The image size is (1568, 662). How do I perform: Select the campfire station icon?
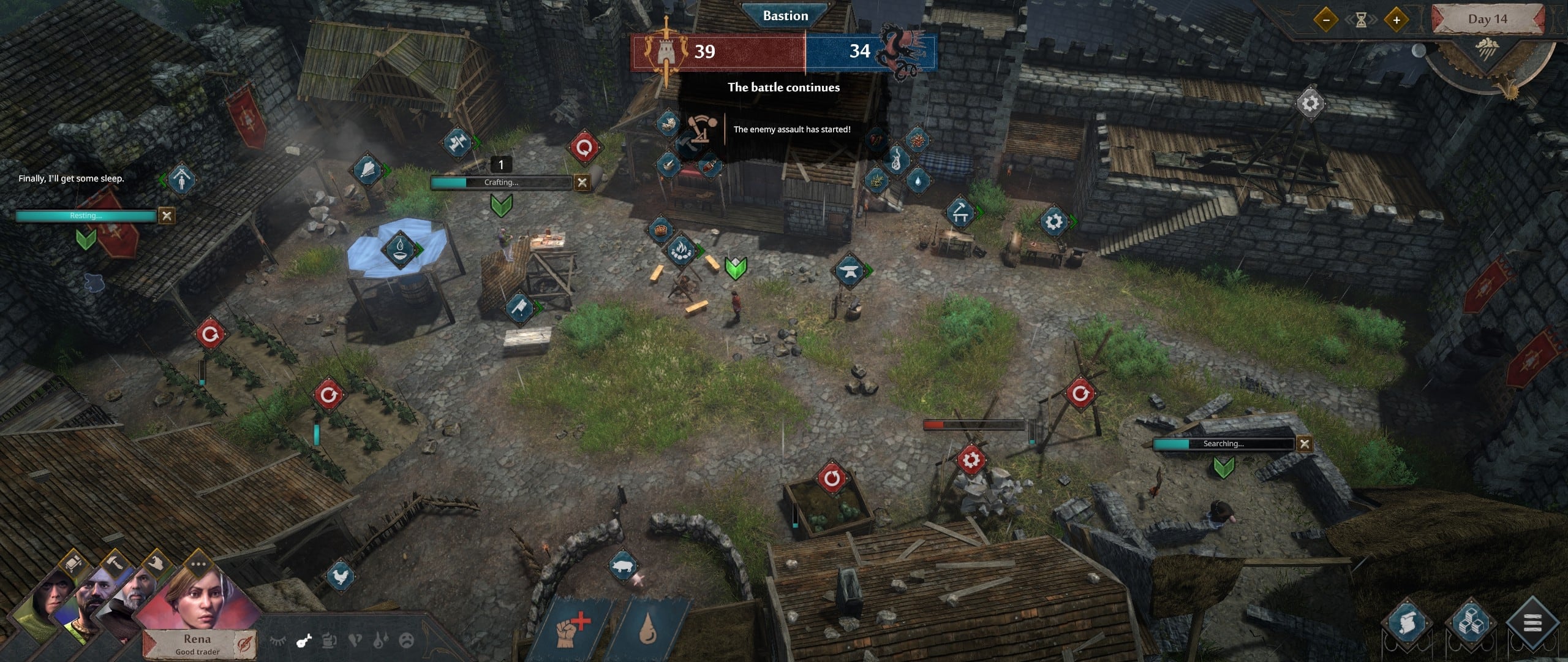coord(680,249)
